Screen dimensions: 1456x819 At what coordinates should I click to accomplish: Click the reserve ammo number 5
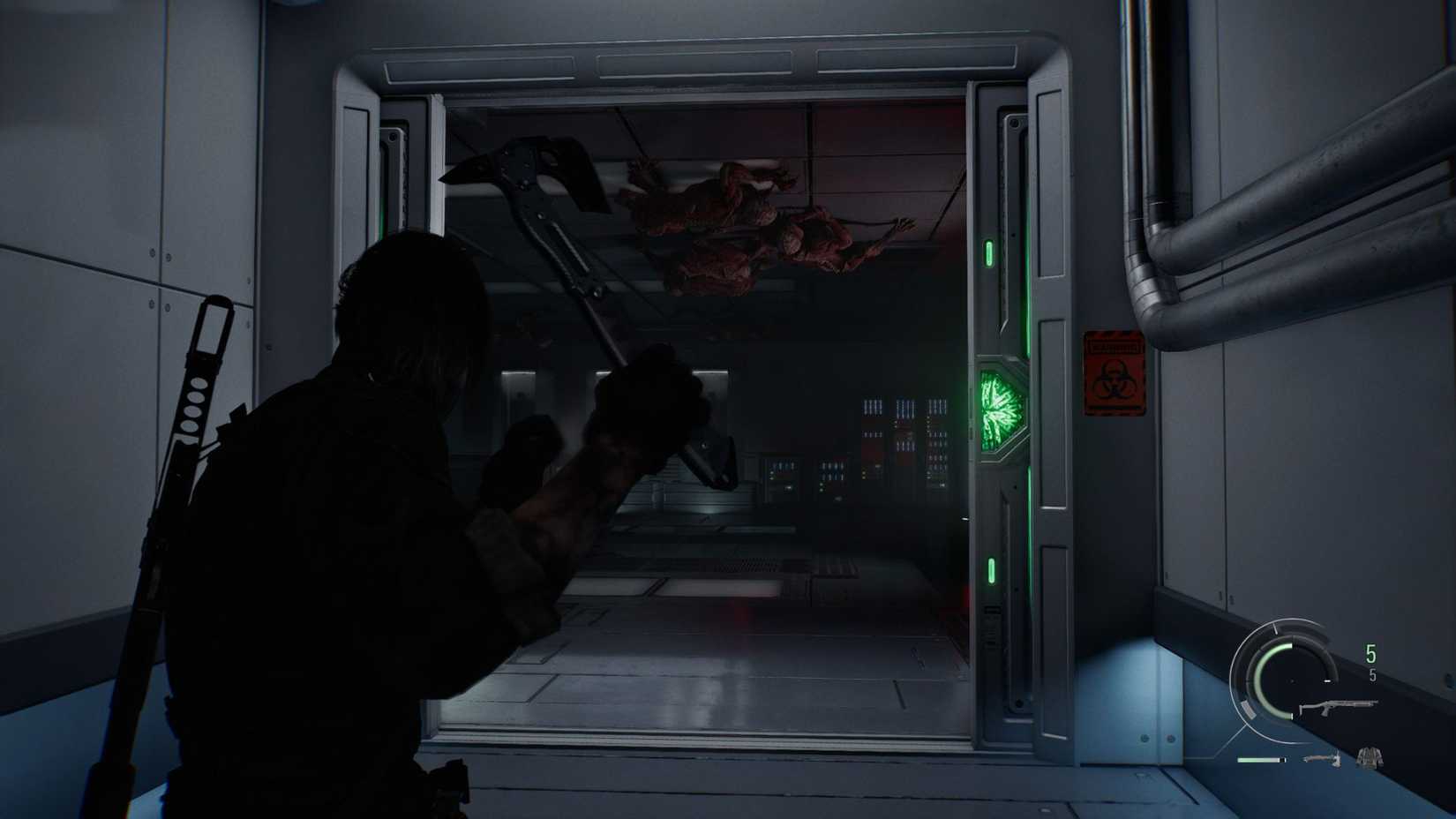click(1373, 675)
